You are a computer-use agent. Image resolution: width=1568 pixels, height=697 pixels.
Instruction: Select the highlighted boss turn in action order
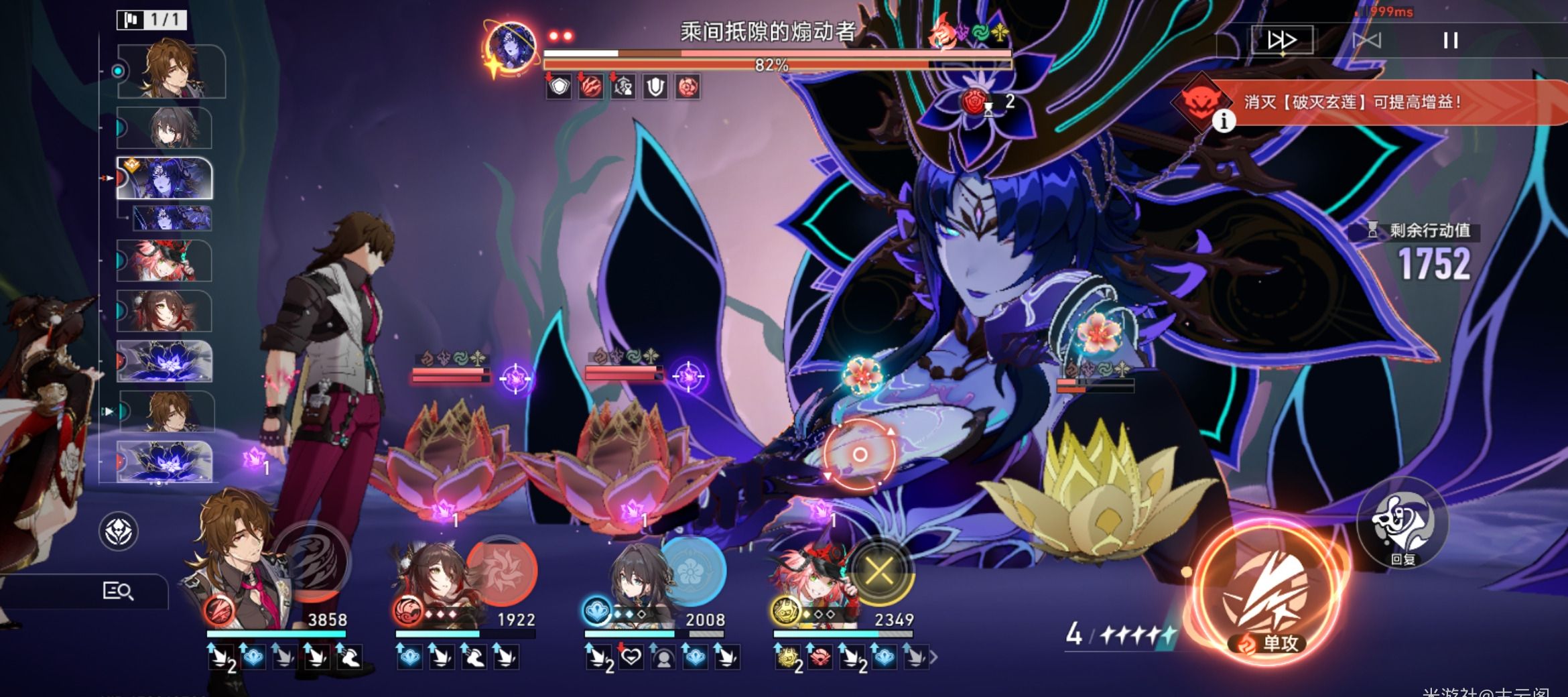point(165,178)
